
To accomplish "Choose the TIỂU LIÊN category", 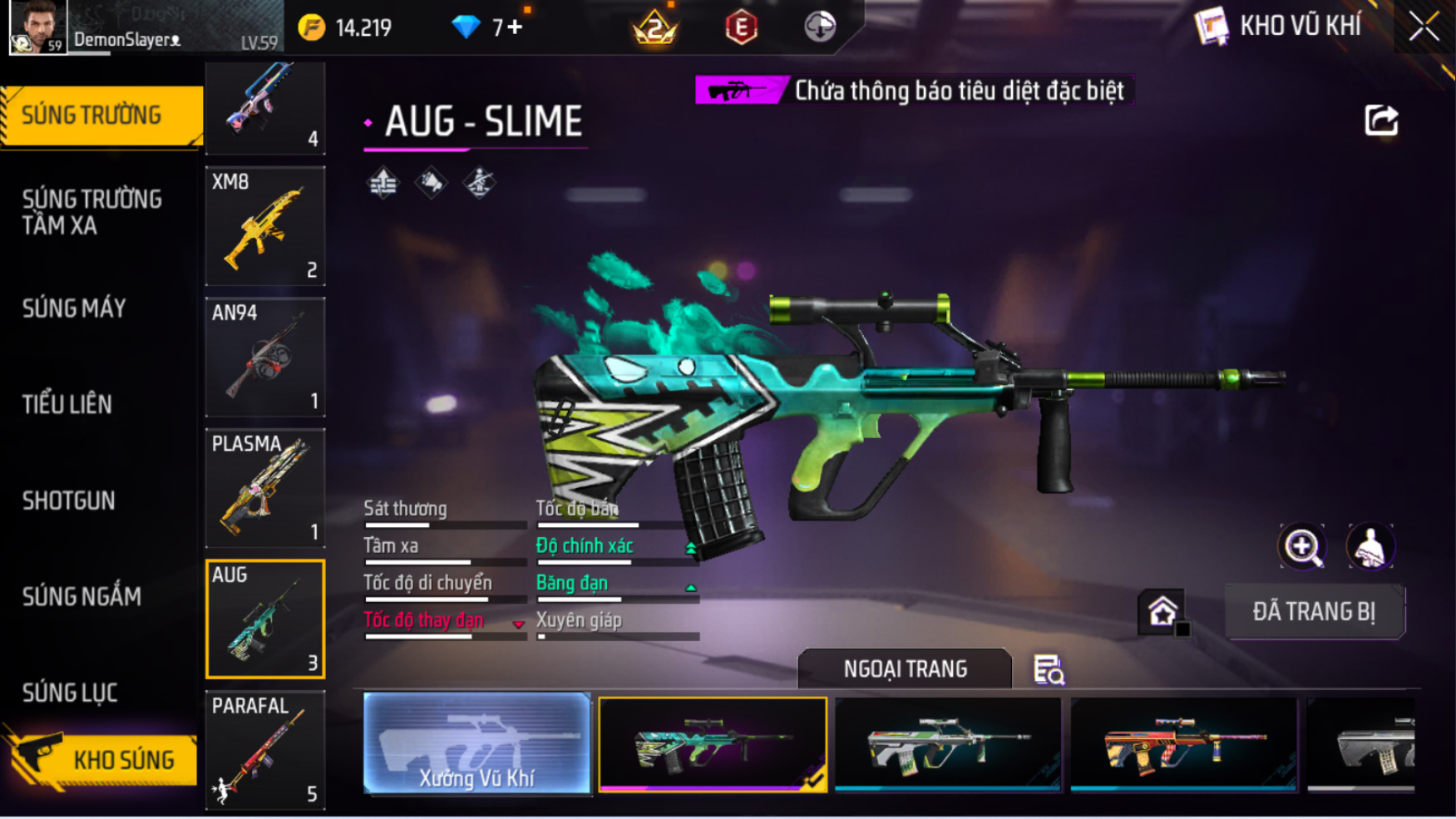I will pyautogui.click(x=67, y=404).
